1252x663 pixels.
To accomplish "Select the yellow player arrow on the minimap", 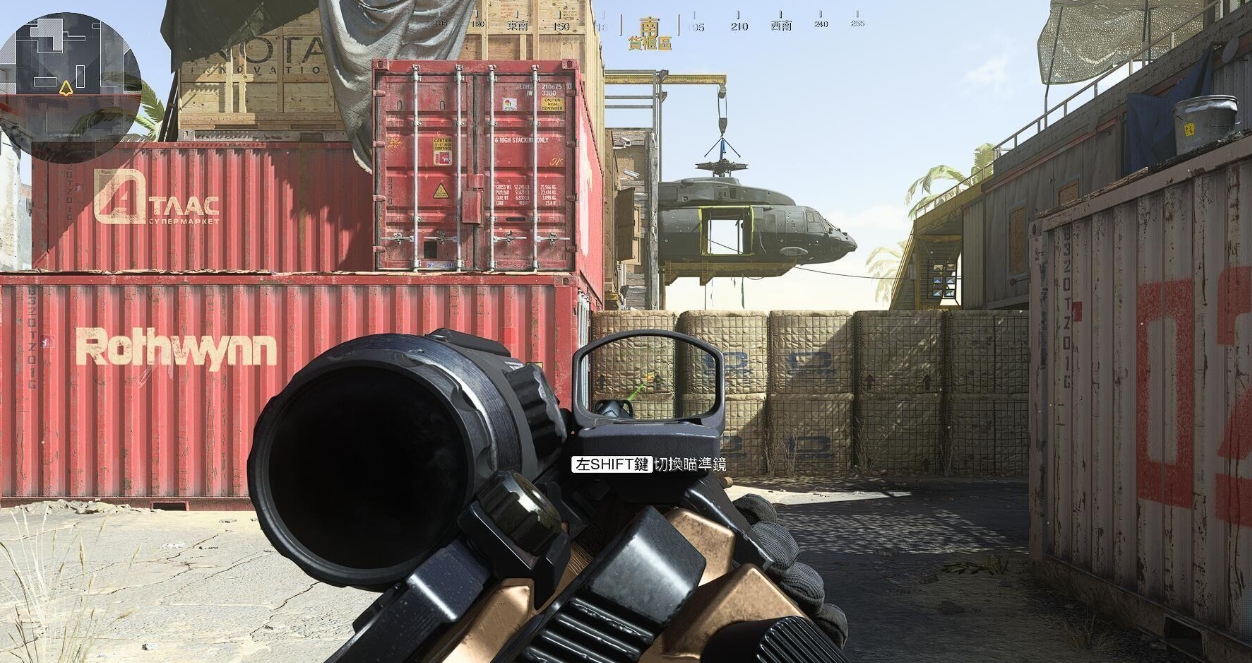I will (x=66, y=88).
